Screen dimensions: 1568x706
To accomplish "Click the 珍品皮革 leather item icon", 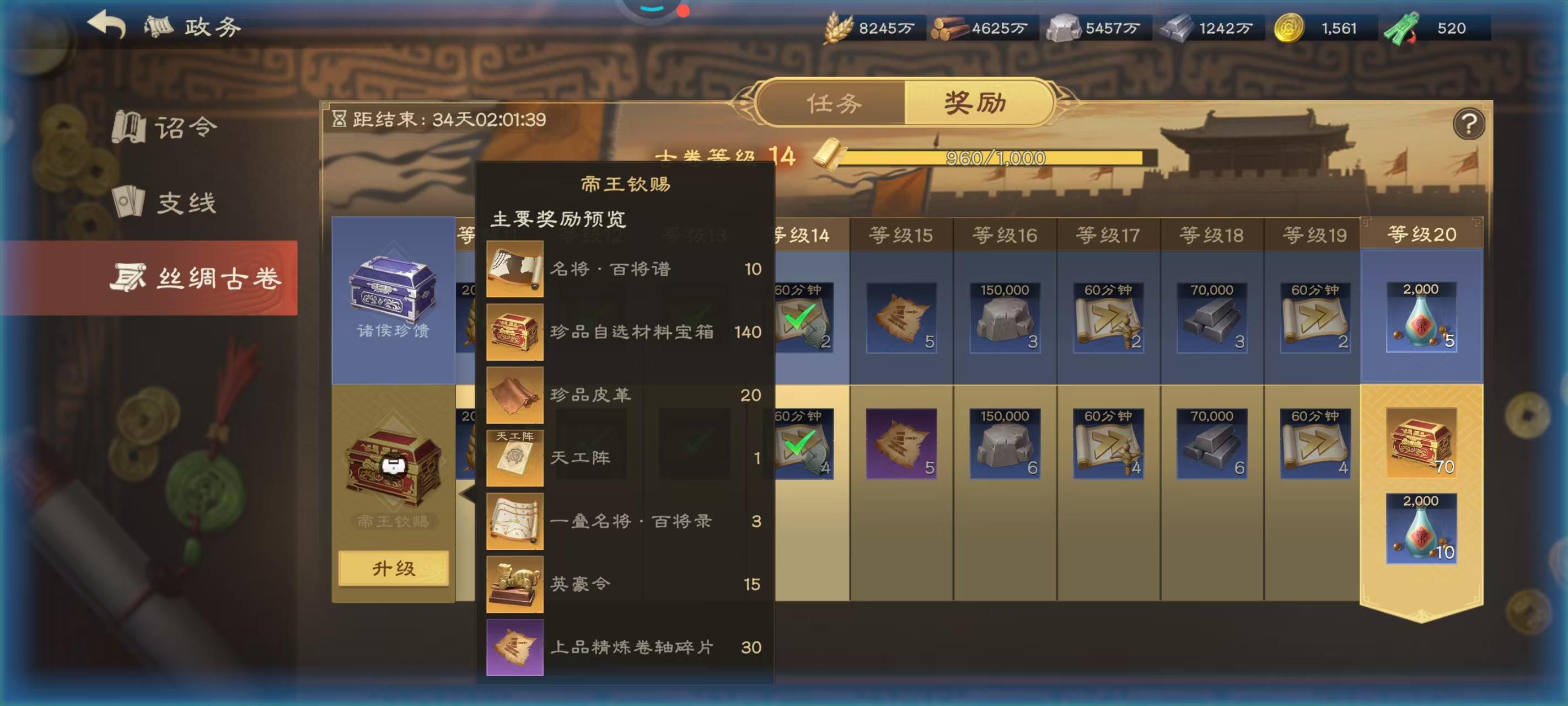I will point(514,395).
